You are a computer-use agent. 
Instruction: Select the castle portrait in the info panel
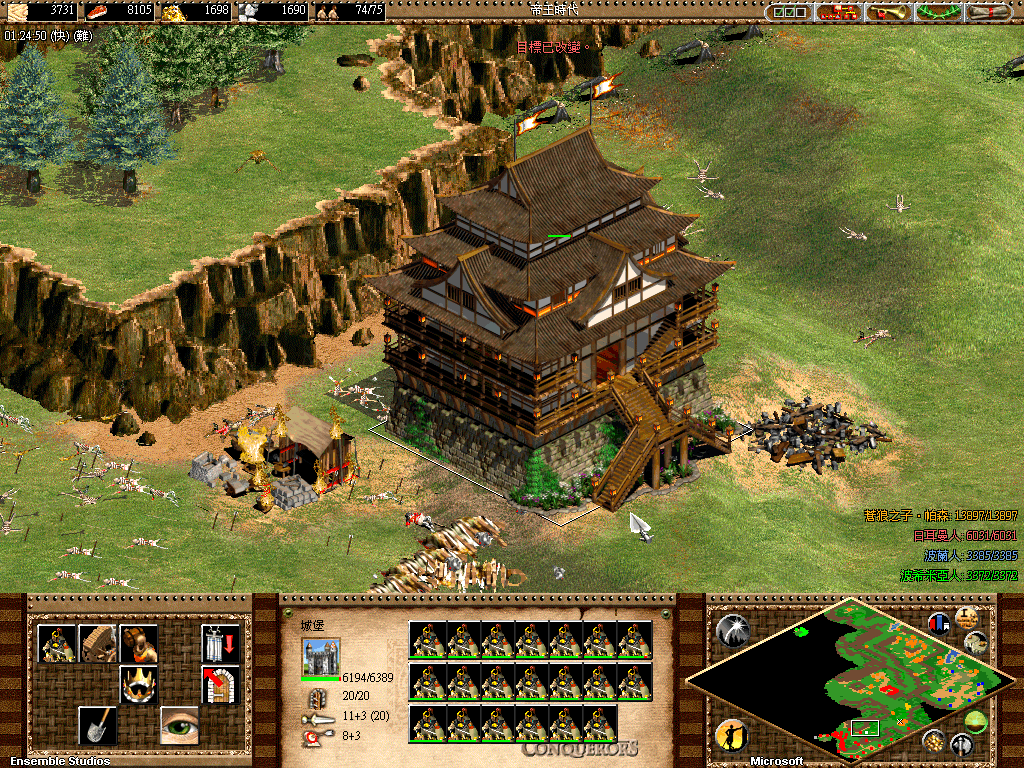pyautogui.click(x=320, y=657)
